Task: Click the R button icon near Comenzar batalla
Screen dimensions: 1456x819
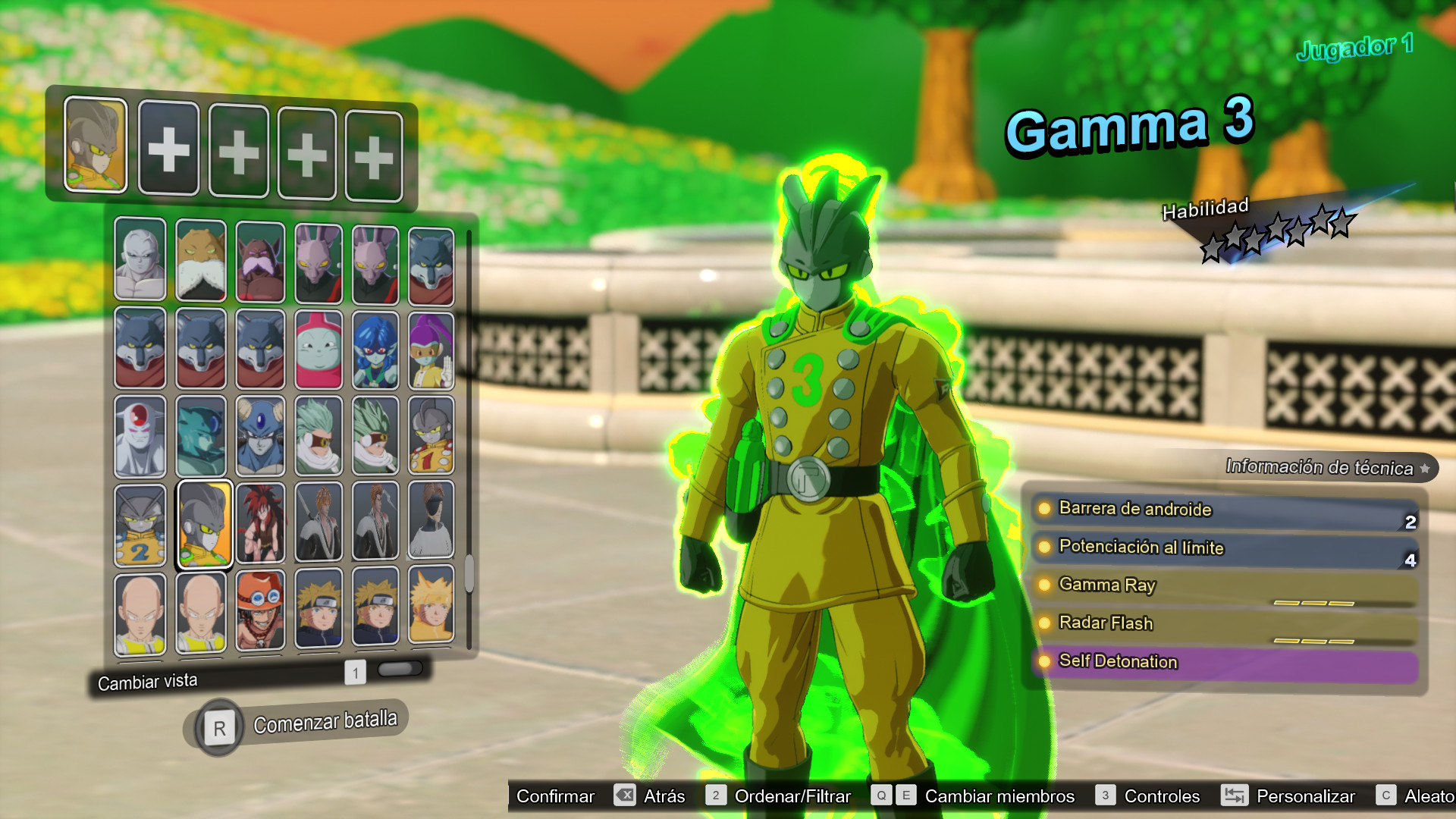Action: pos(218,725)
